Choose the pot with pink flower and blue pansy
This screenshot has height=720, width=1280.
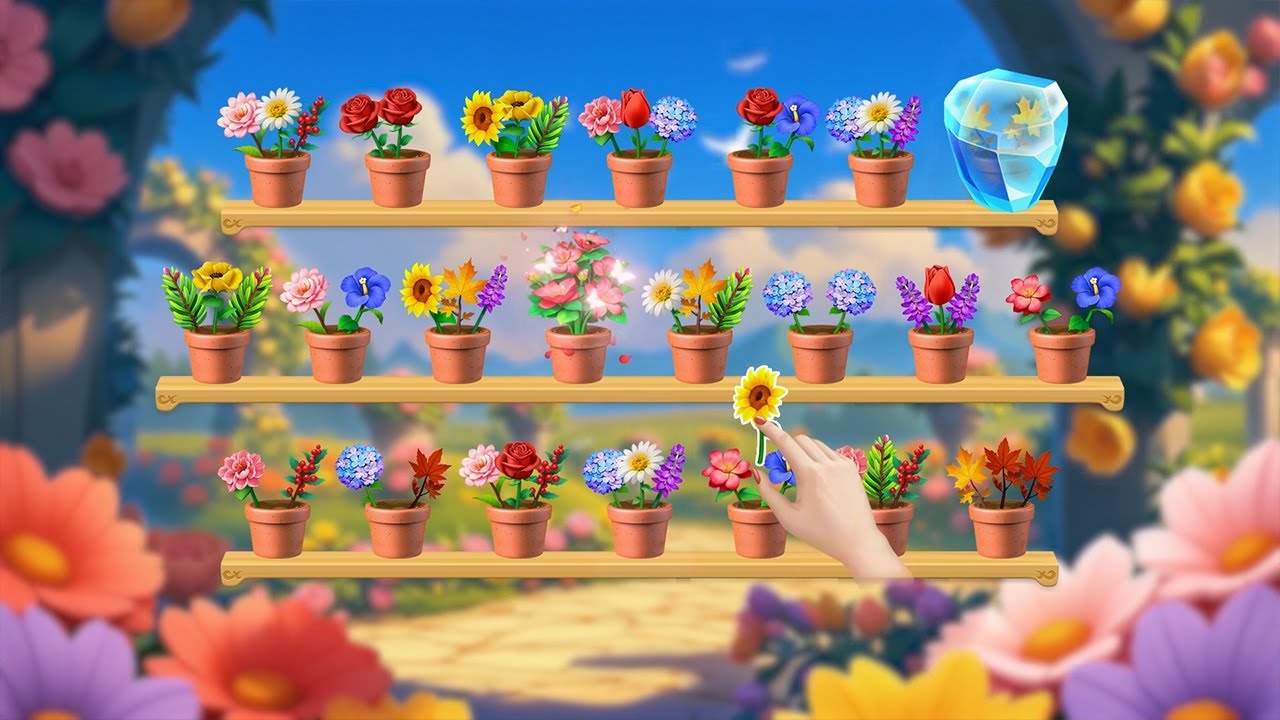(337, 353)
